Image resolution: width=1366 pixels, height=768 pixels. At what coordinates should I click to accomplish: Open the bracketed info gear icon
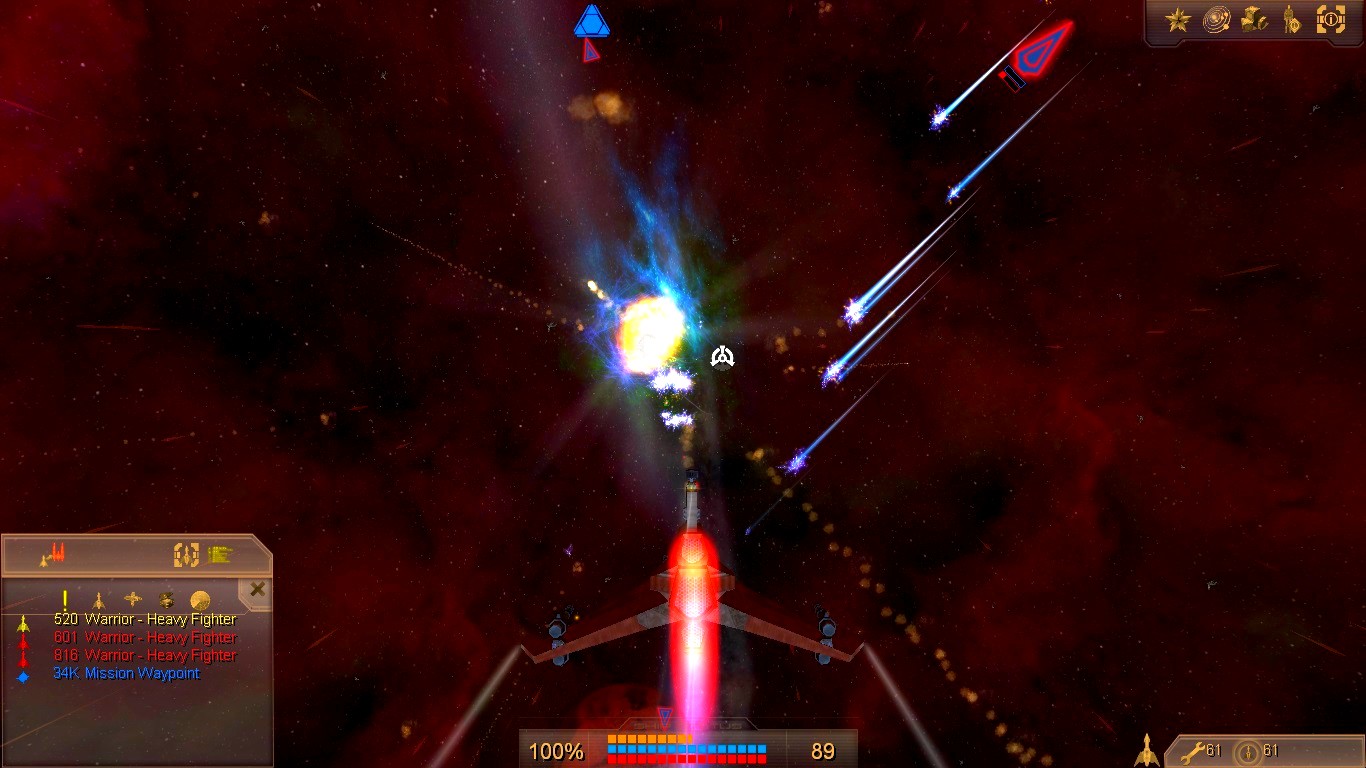pos(1331,20)
